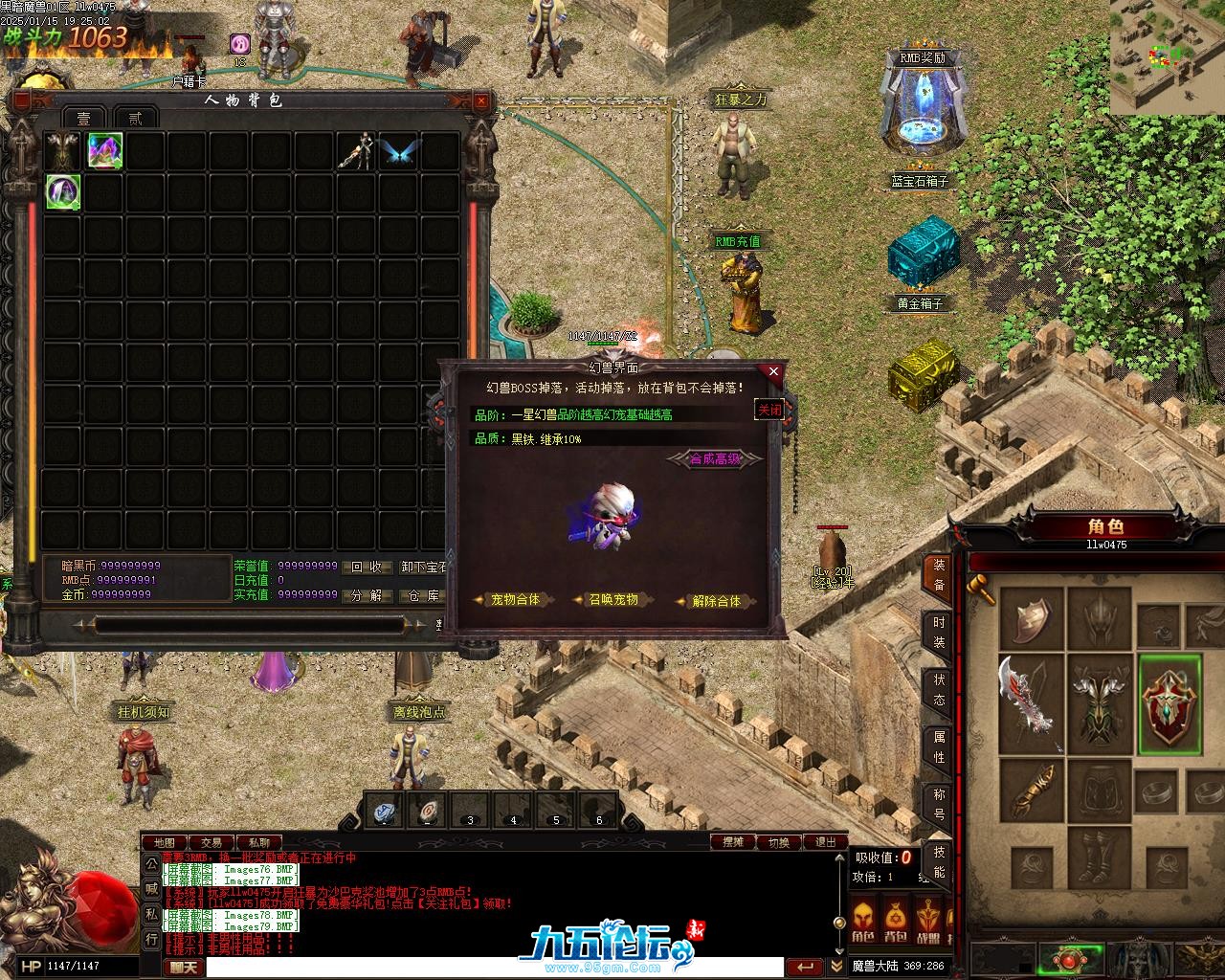
Task: Select the equipped jagged sword weapon slot
Action: coord(1031,703)
